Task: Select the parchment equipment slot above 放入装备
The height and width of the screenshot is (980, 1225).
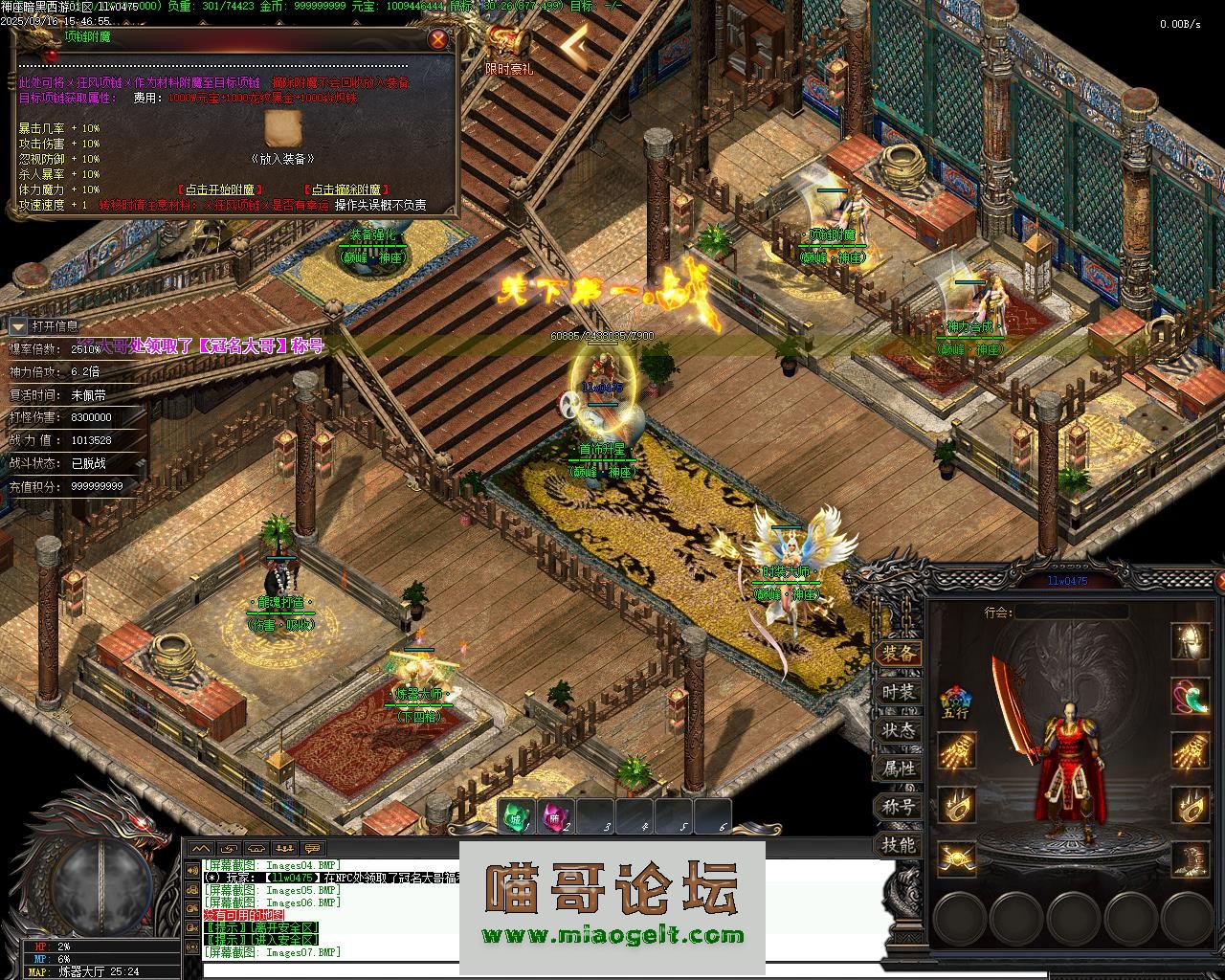Action: click(282, 130)
